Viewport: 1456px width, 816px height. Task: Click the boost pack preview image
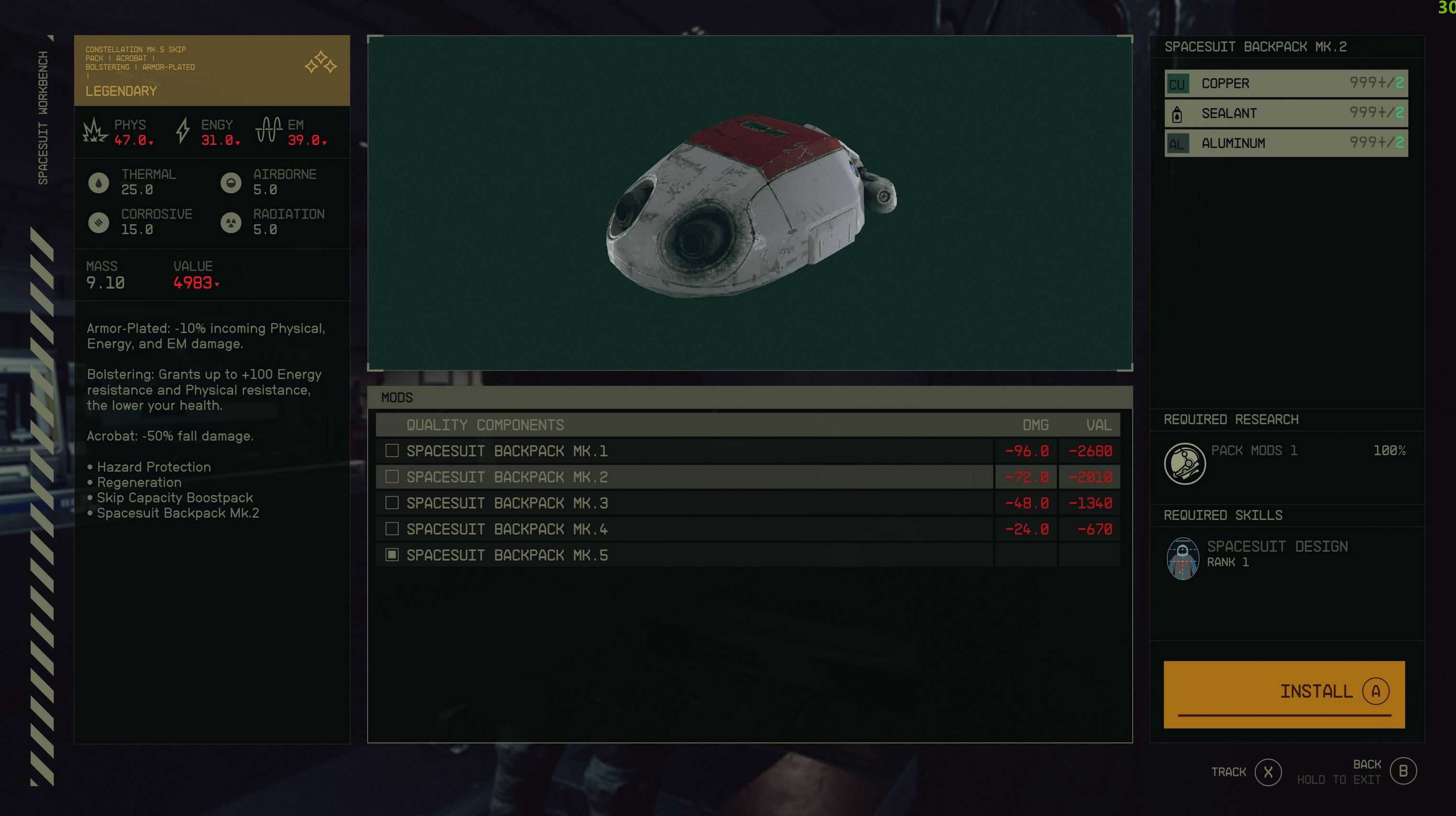[x=749, y=204]
